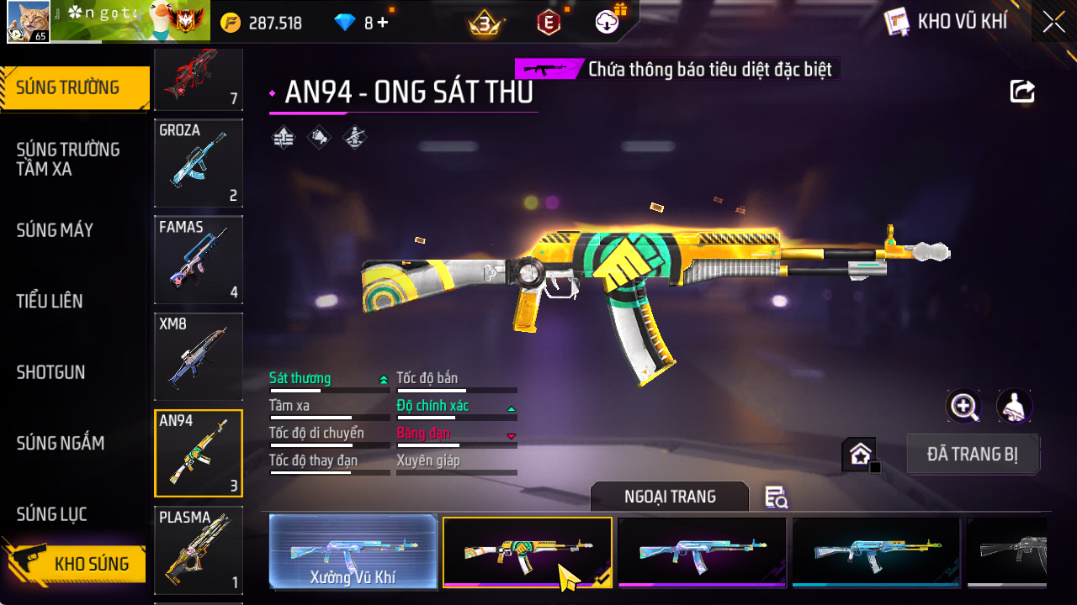Switch to the NGOẠI TRANG tab
This screenshot has height=605, width=1077.
pos(669,496)
